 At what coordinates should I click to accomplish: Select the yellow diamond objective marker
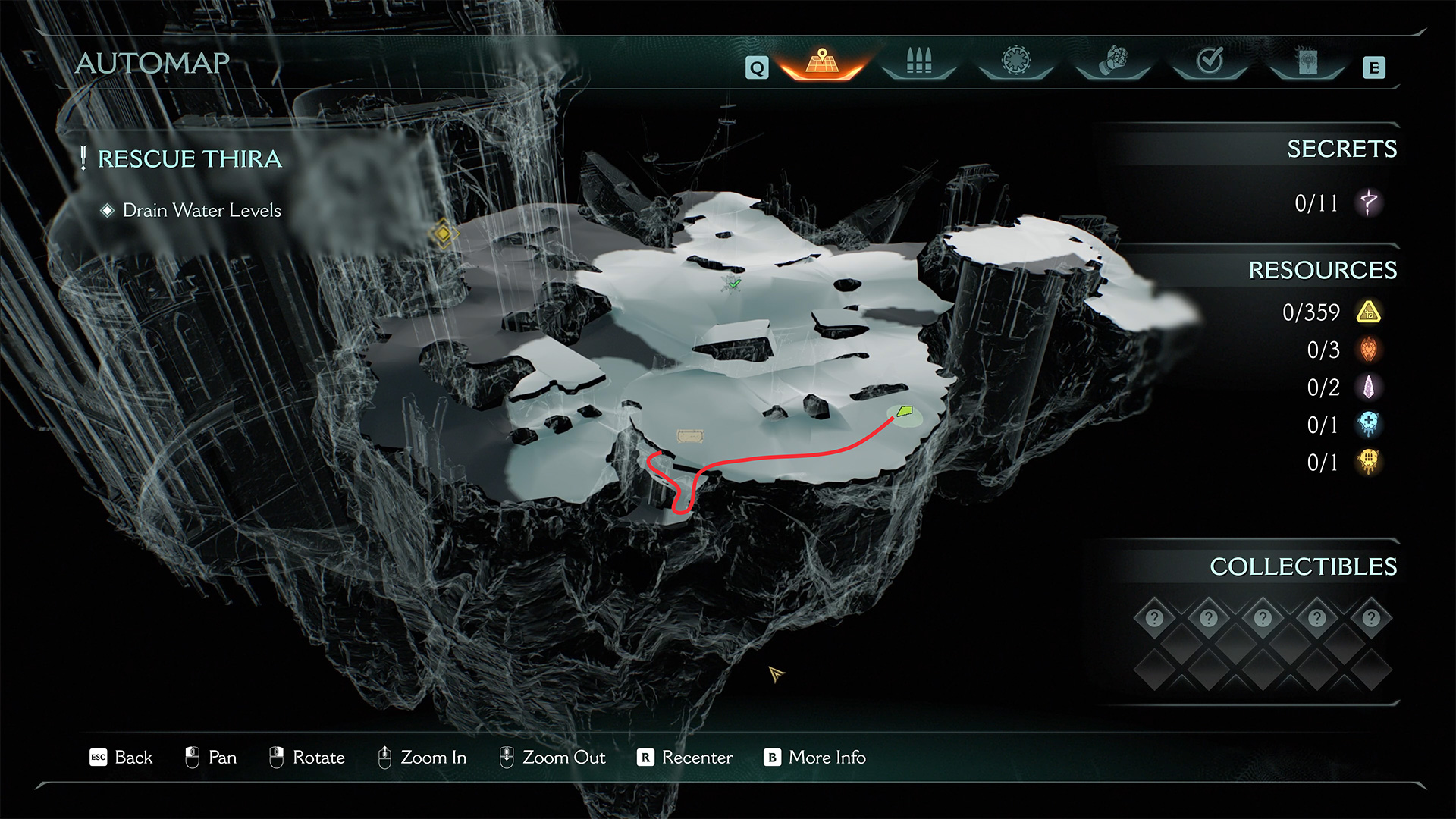[442, 234]
